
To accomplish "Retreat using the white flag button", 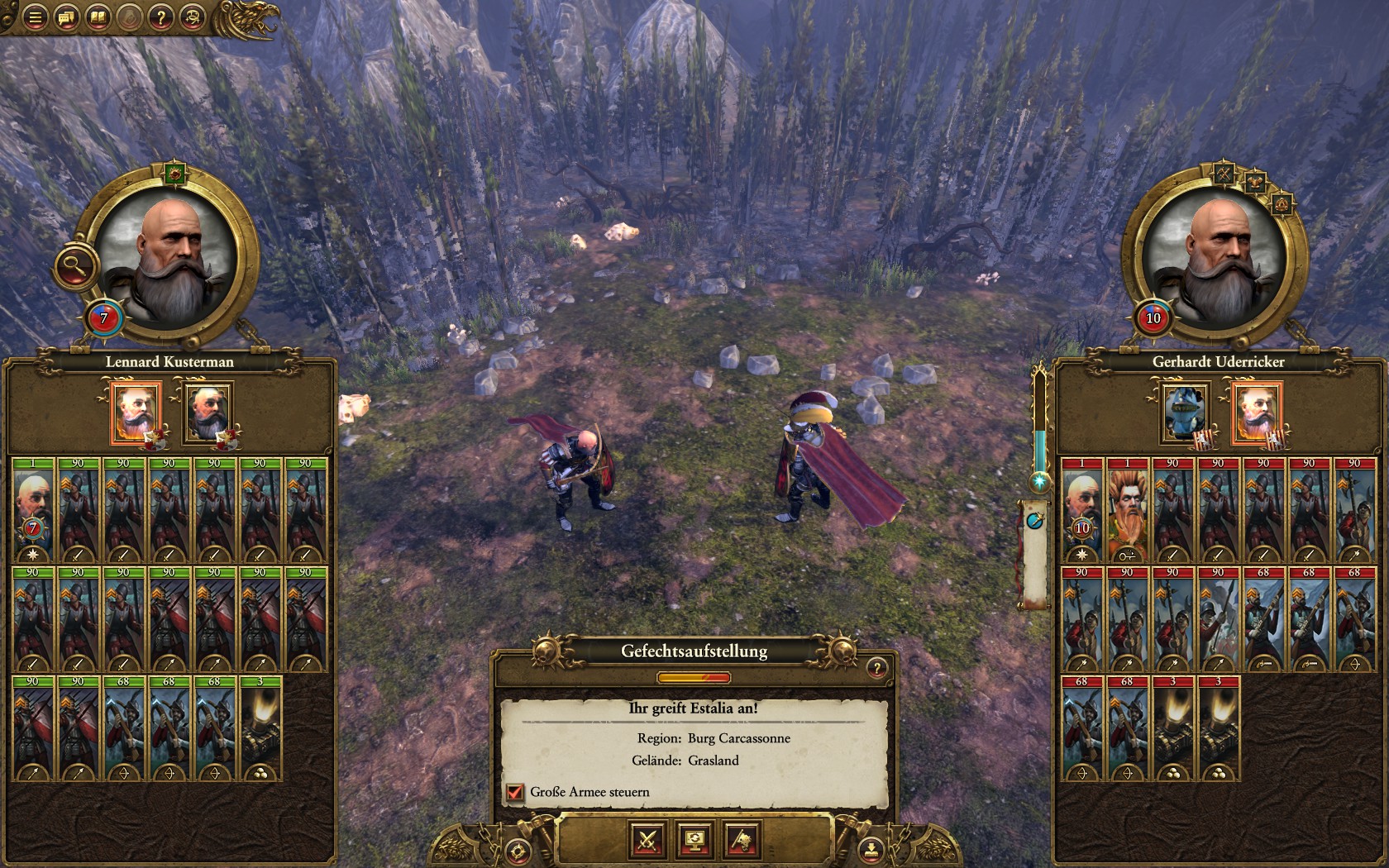I will [742, 841].
